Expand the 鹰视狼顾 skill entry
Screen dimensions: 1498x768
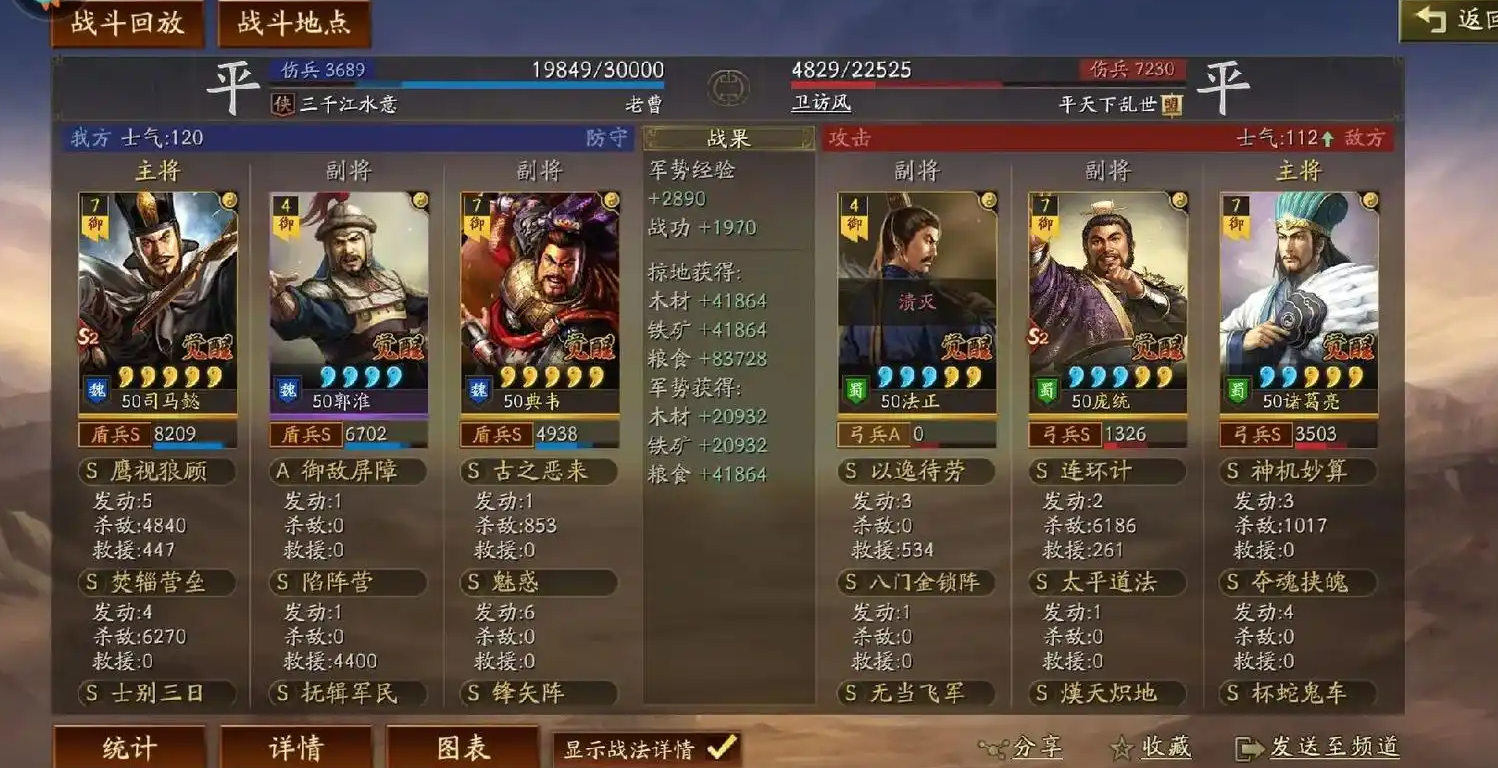click(x=156, y=470)
